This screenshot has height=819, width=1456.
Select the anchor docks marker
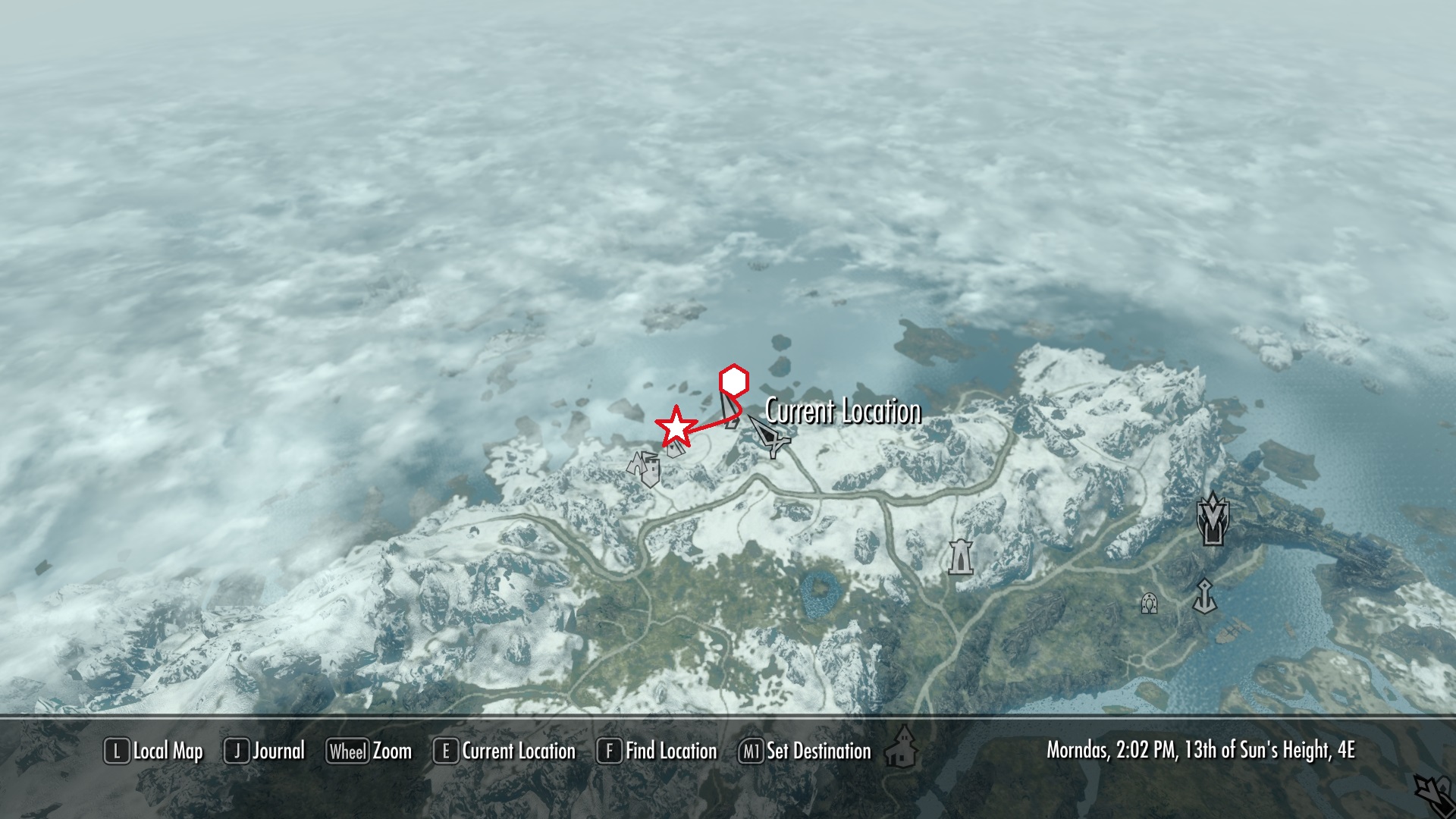[x=1204, y=596]
